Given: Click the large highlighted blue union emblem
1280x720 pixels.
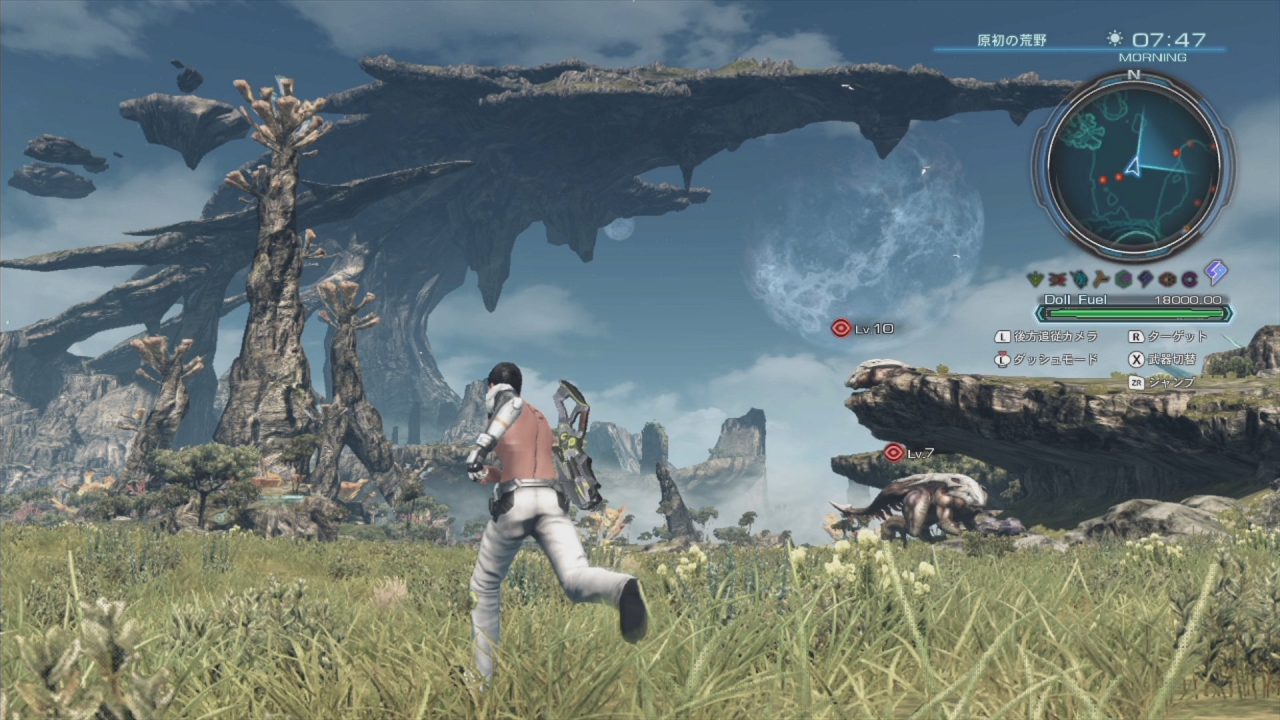Looking at the screenshot, I should [1215, 273].
